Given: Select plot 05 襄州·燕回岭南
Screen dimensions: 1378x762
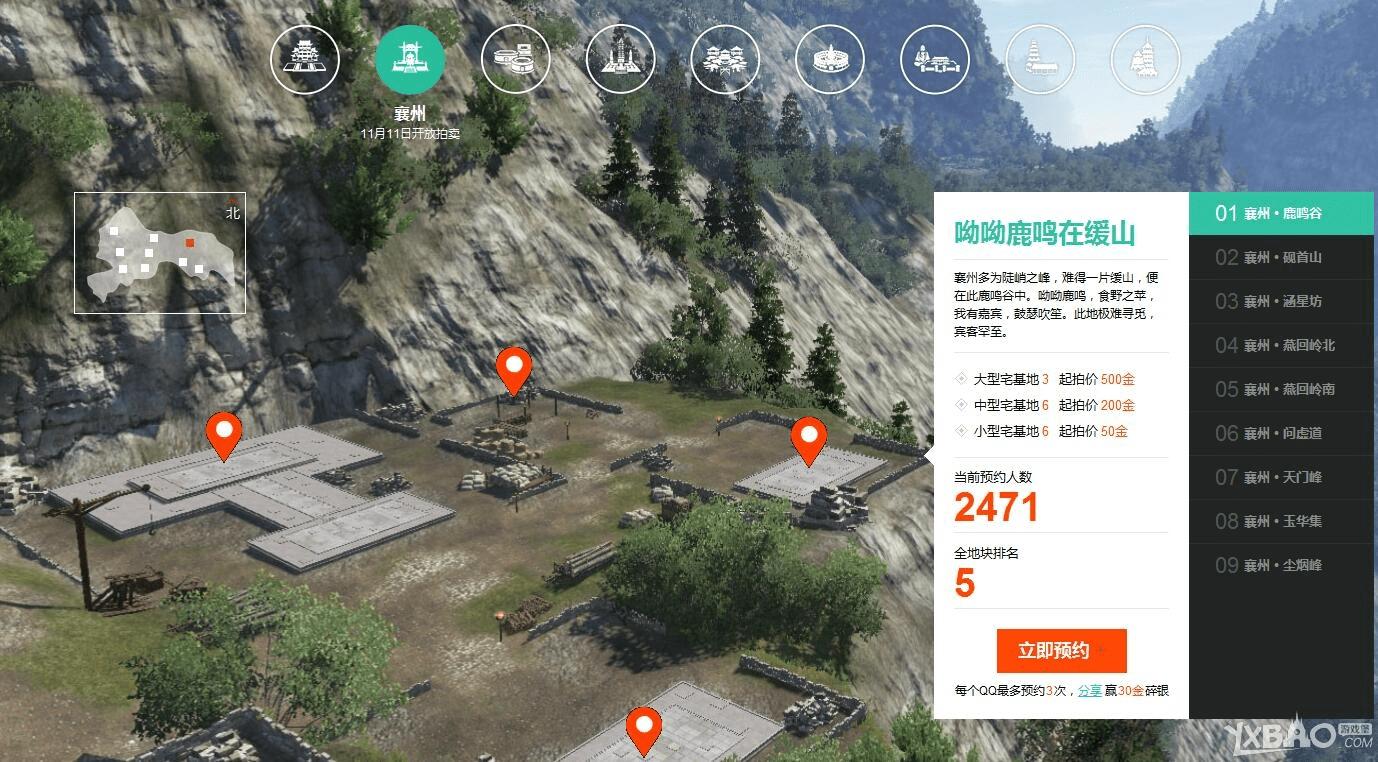Looking at the screenshot, I should (x=1281, y=389).
